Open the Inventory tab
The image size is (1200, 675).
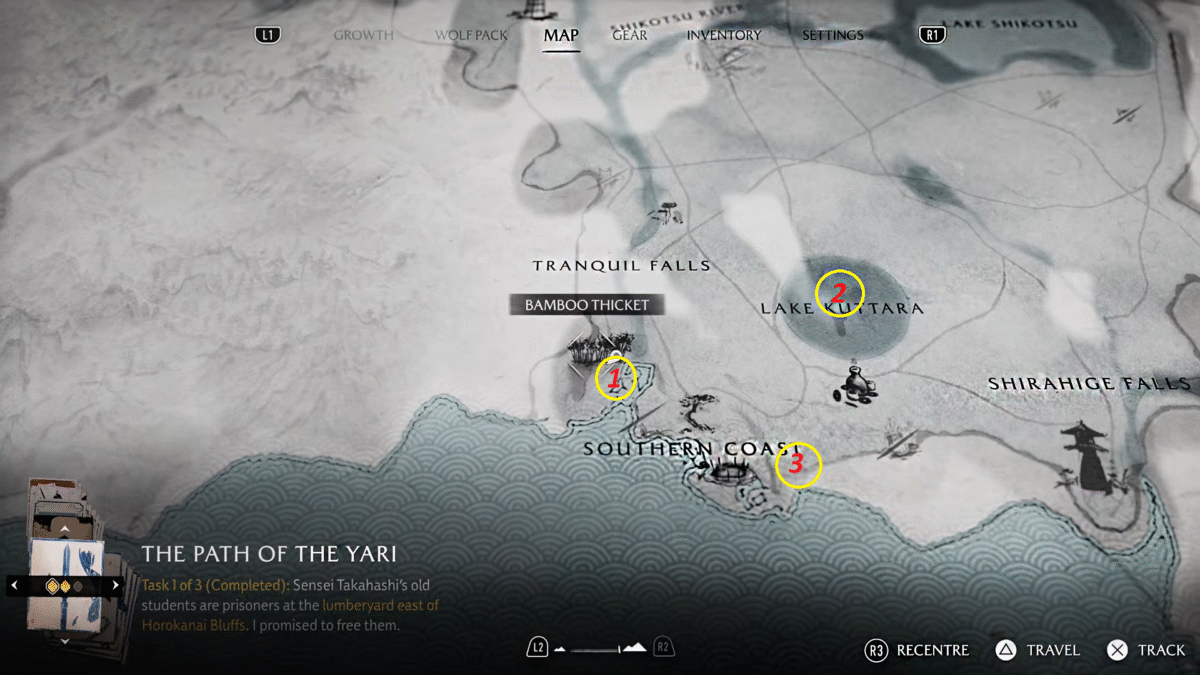coord(723,35)
